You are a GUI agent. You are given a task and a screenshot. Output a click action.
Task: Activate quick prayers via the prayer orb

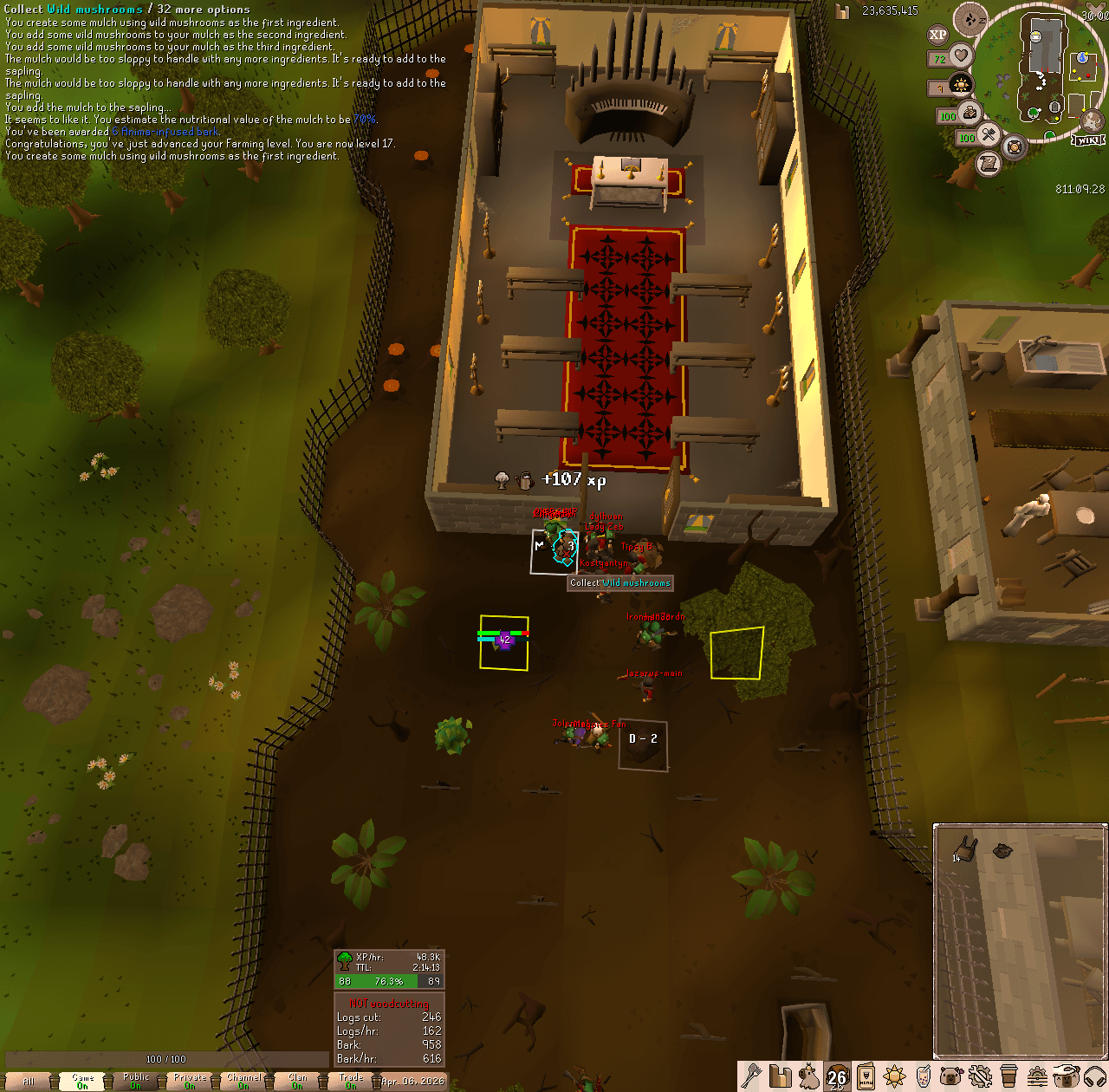(961, 84)
